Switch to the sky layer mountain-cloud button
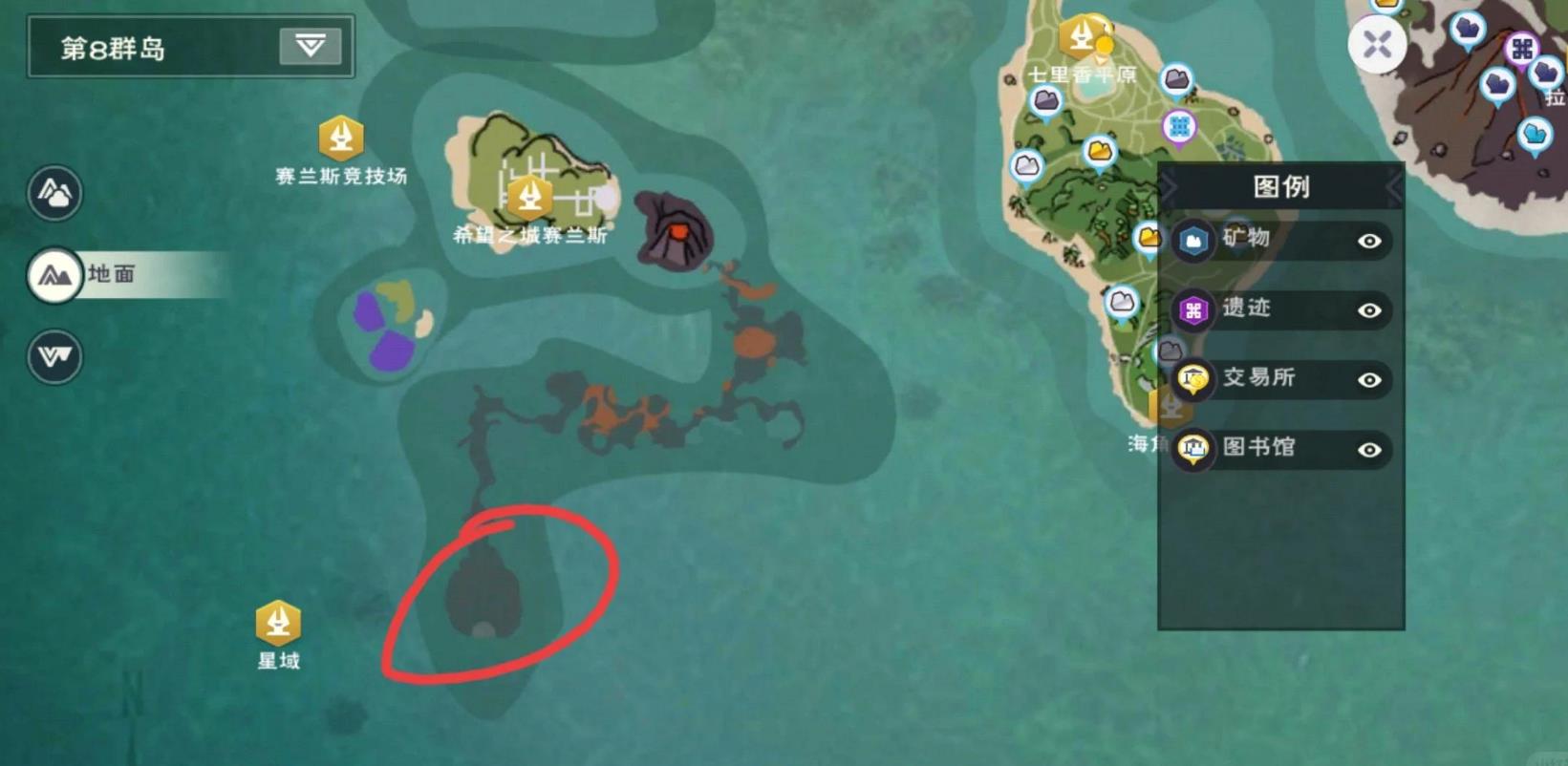 click(x=54, y=193)
